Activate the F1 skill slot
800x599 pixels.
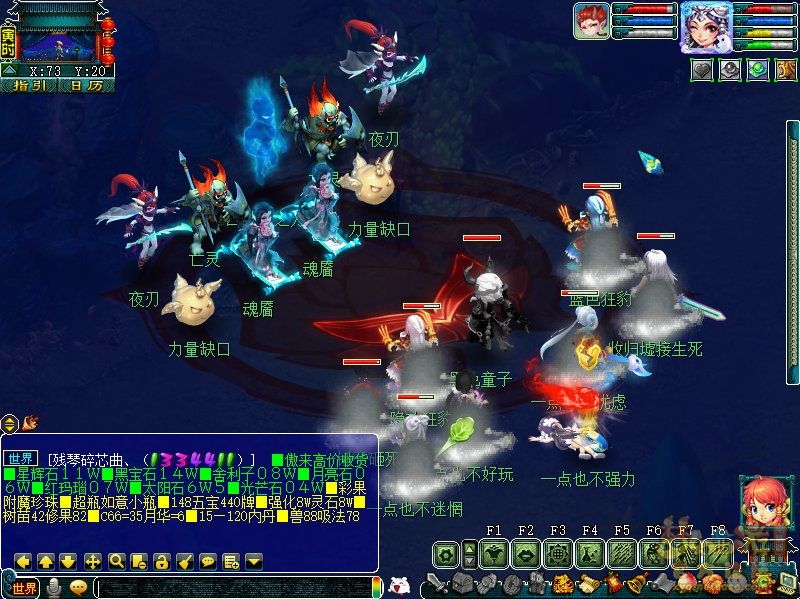pos(493,552)
